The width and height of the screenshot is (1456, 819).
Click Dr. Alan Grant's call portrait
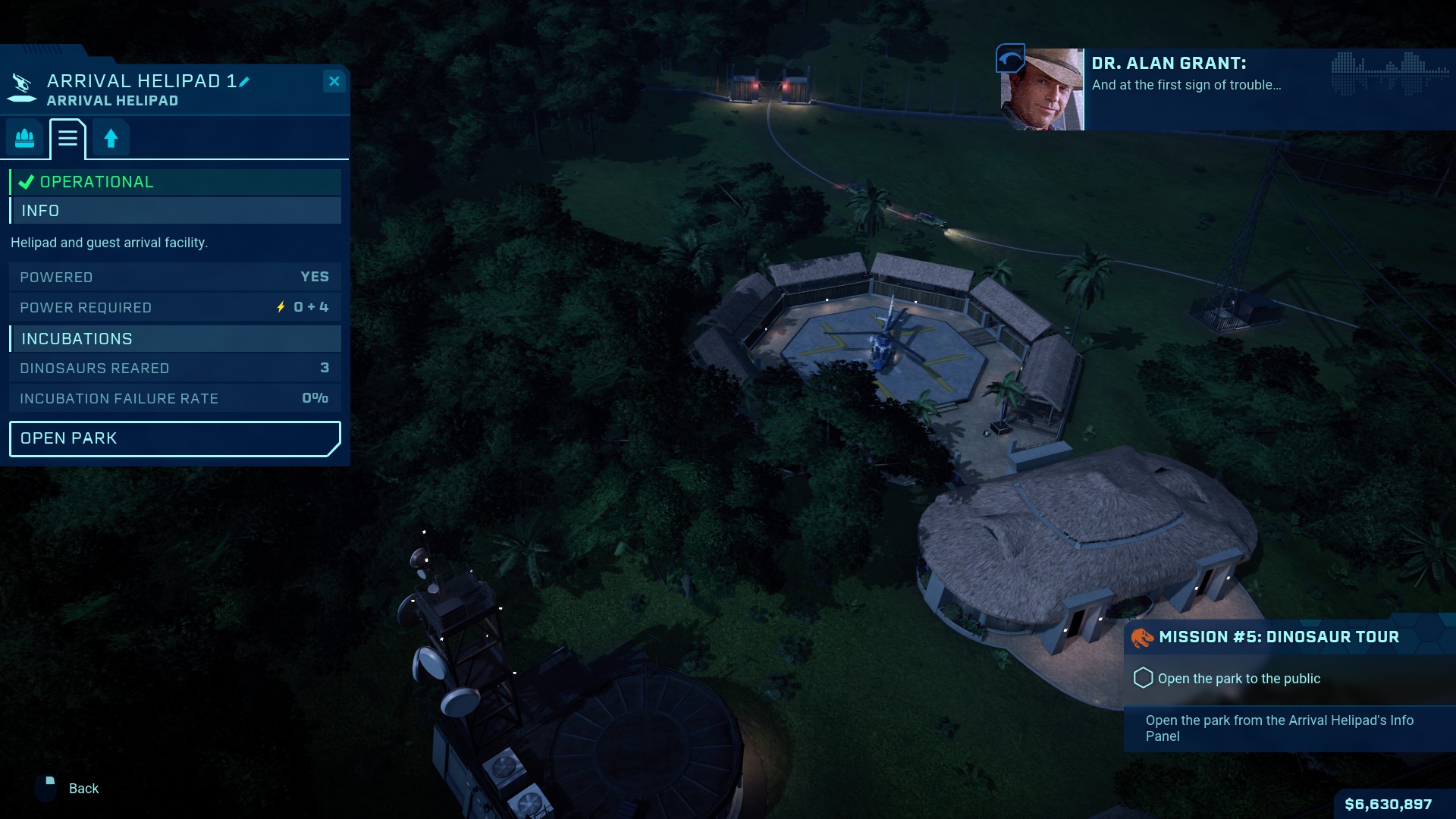coord(1042,89)
